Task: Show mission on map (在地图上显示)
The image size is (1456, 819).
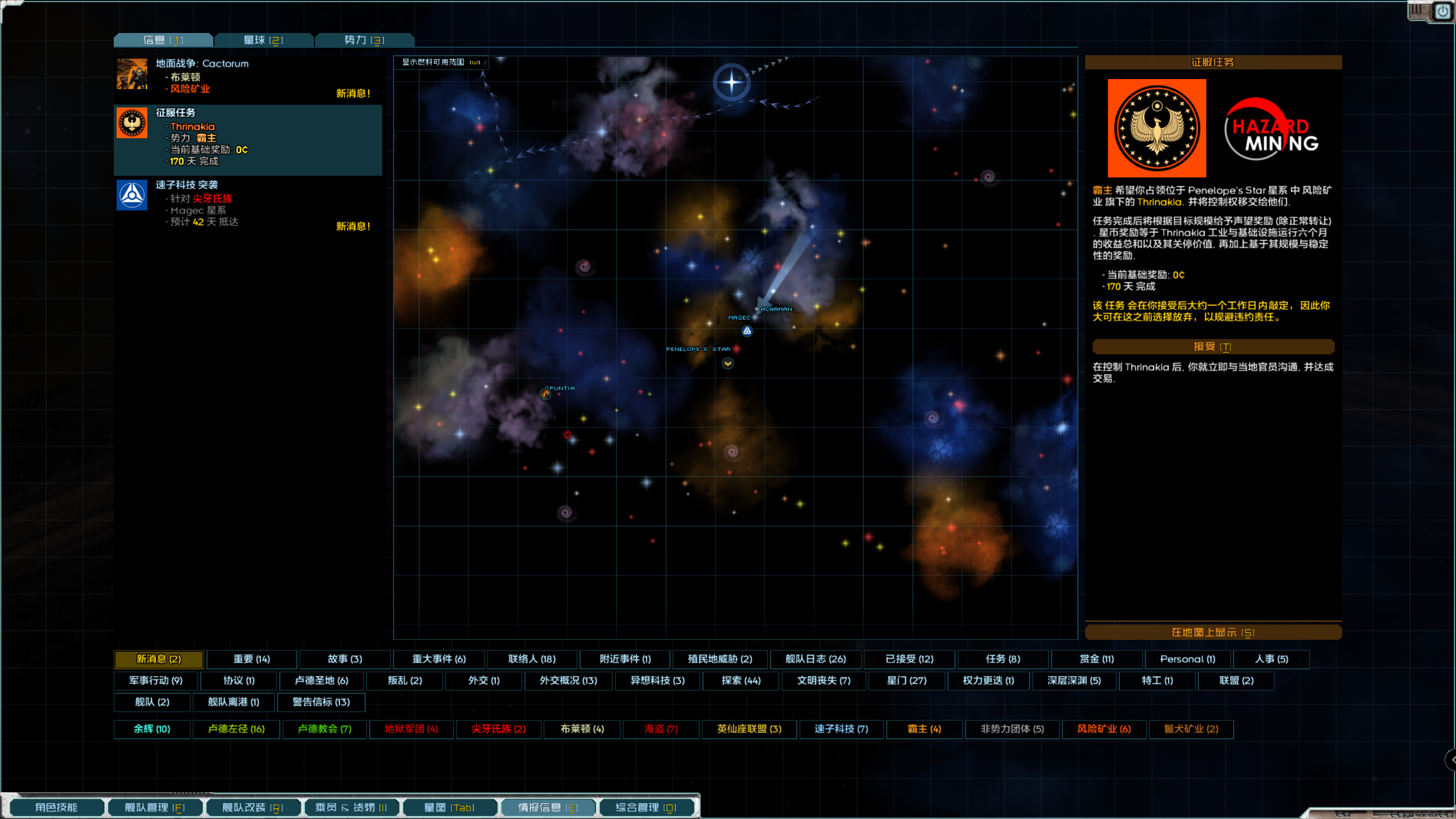Action: click(x=1213, y=632)
